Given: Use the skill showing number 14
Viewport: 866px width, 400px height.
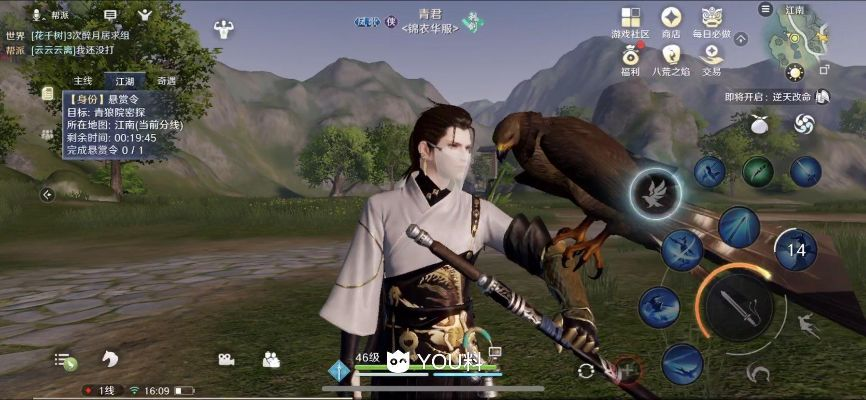Looking at the screenshot, I should (x=796, y=250).
